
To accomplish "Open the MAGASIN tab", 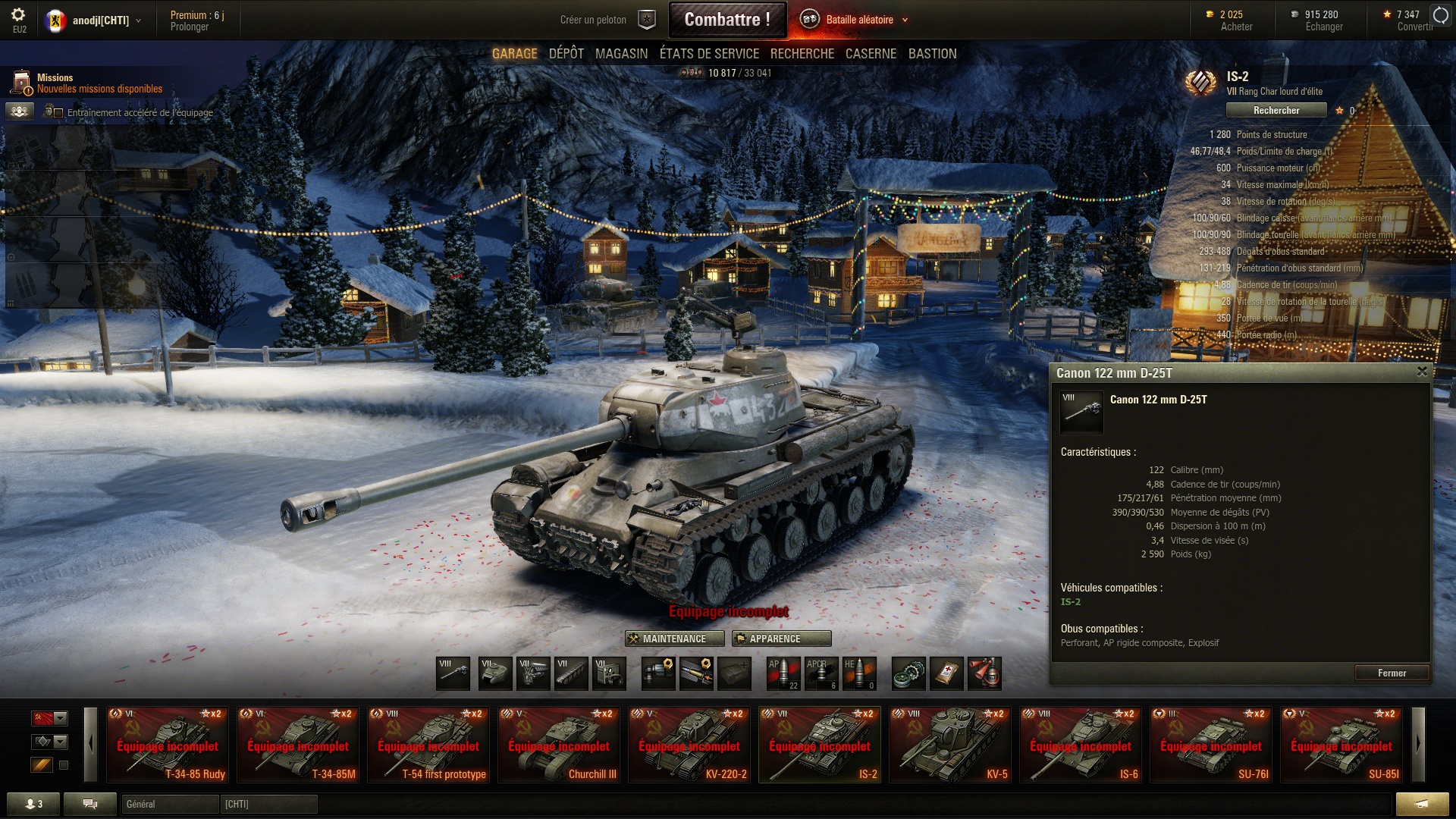I will click(x=621, y=54).
